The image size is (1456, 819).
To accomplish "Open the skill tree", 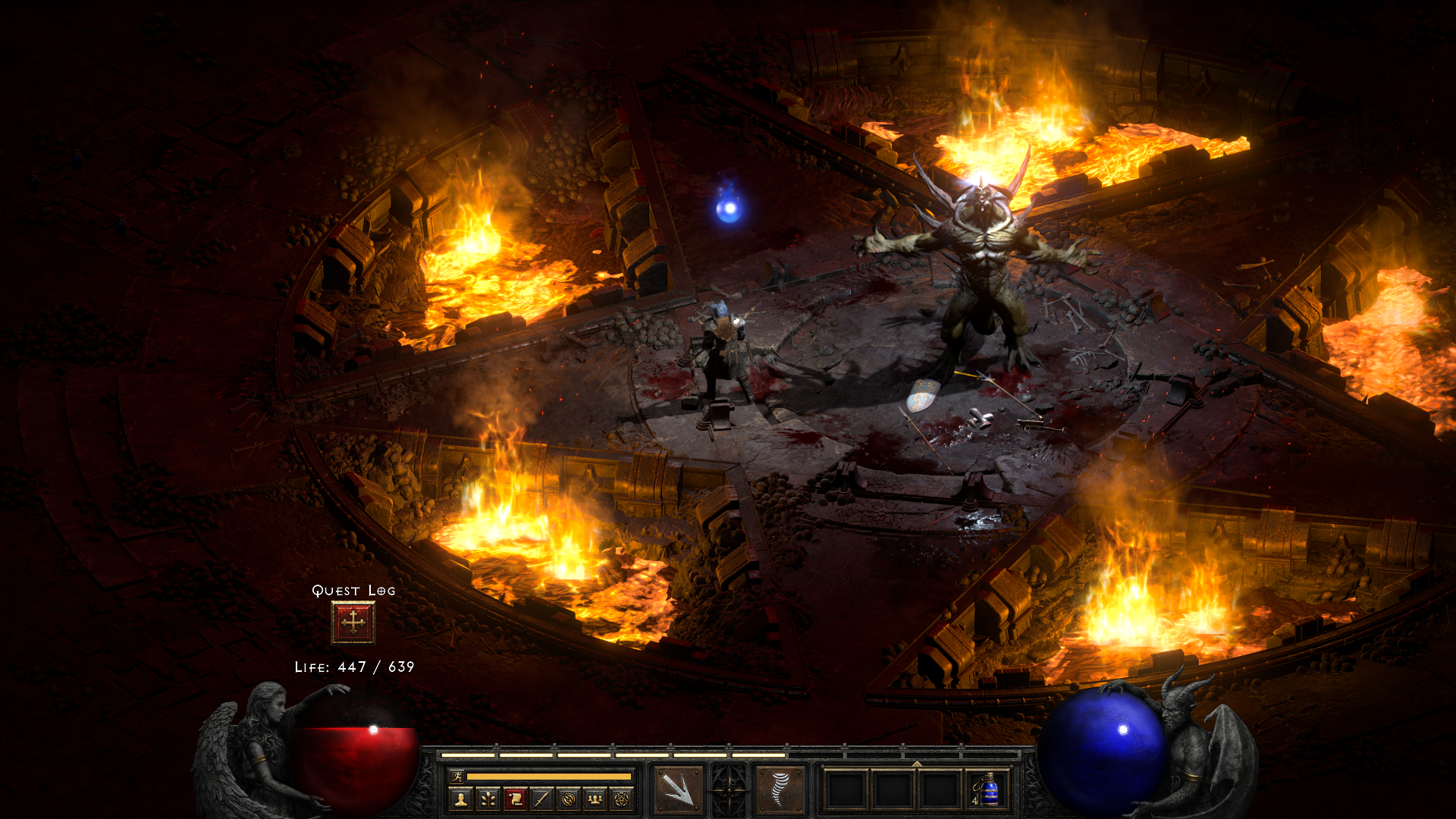I will coord(488,799).
